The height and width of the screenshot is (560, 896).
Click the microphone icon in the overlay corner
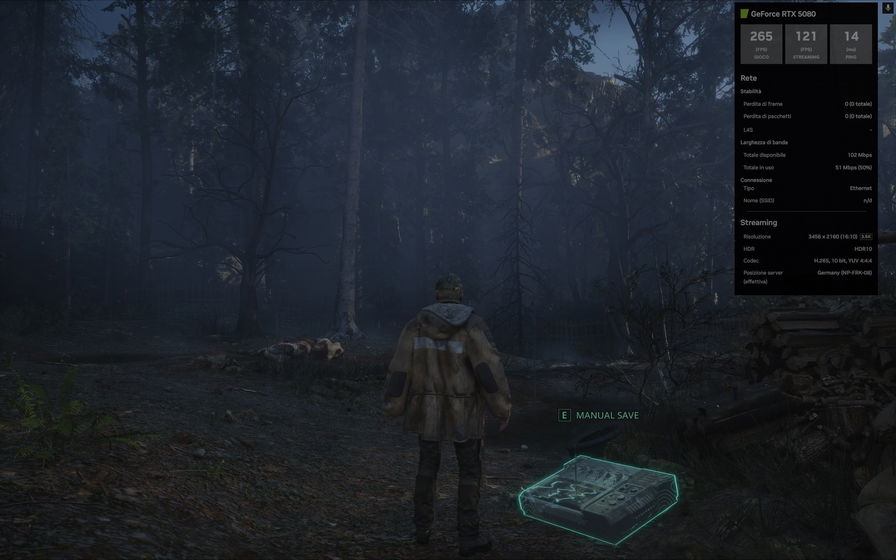887,8
